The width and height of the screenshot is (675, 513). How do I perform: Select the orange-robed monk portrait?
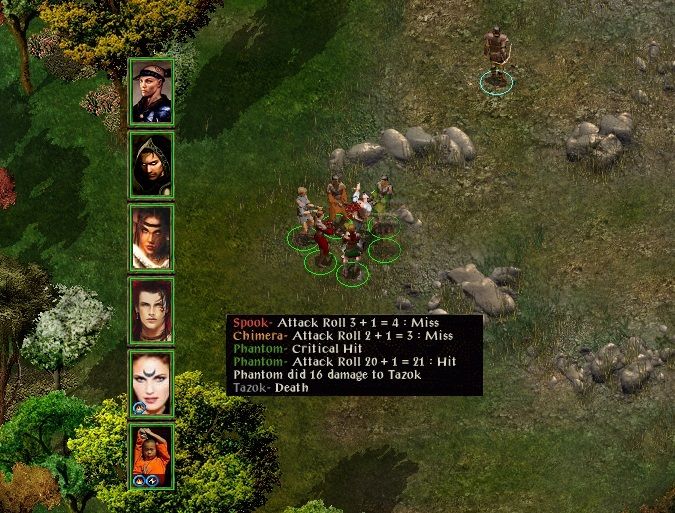[x=151, y=456]
